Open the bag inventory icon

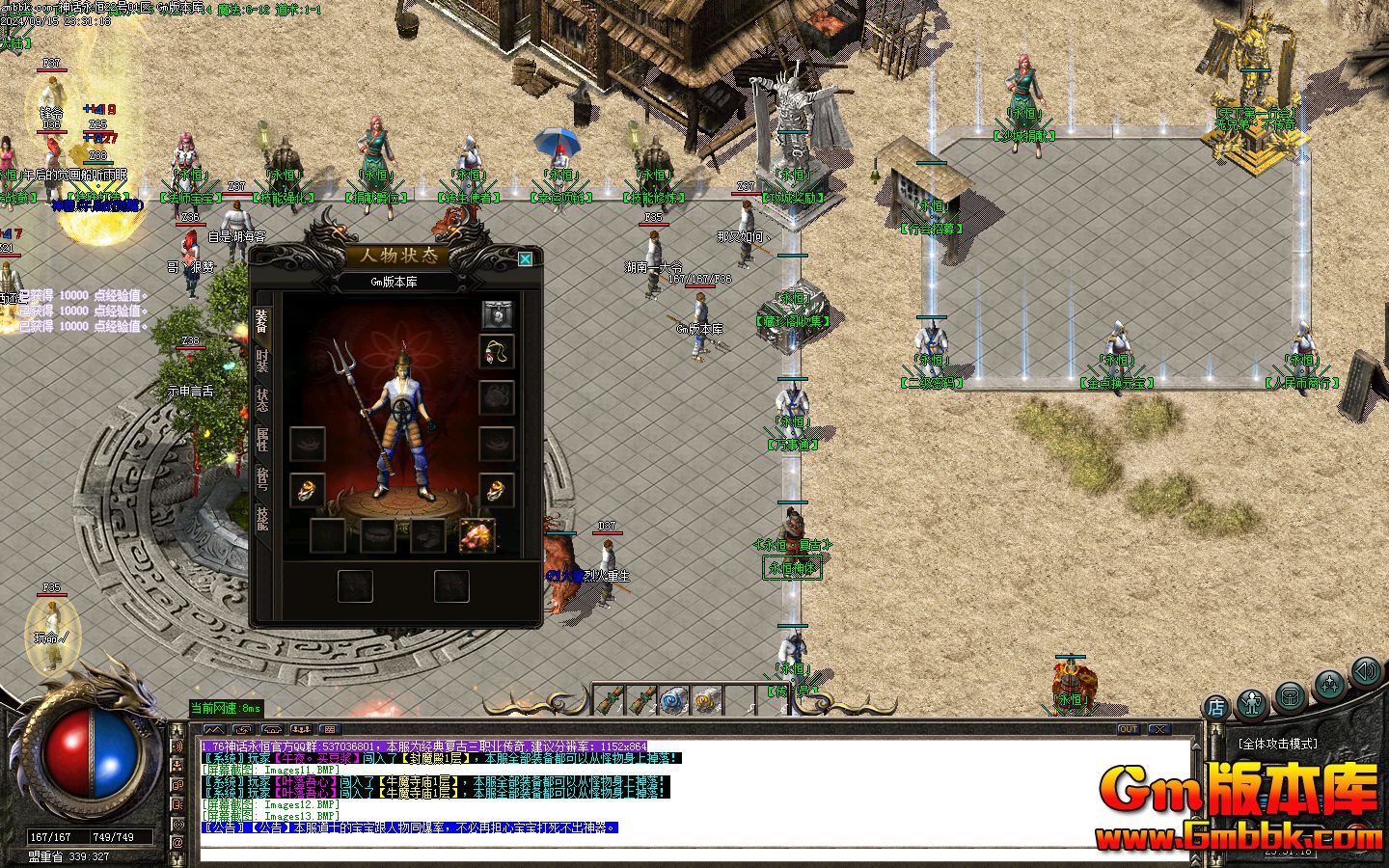(1290, 694)
